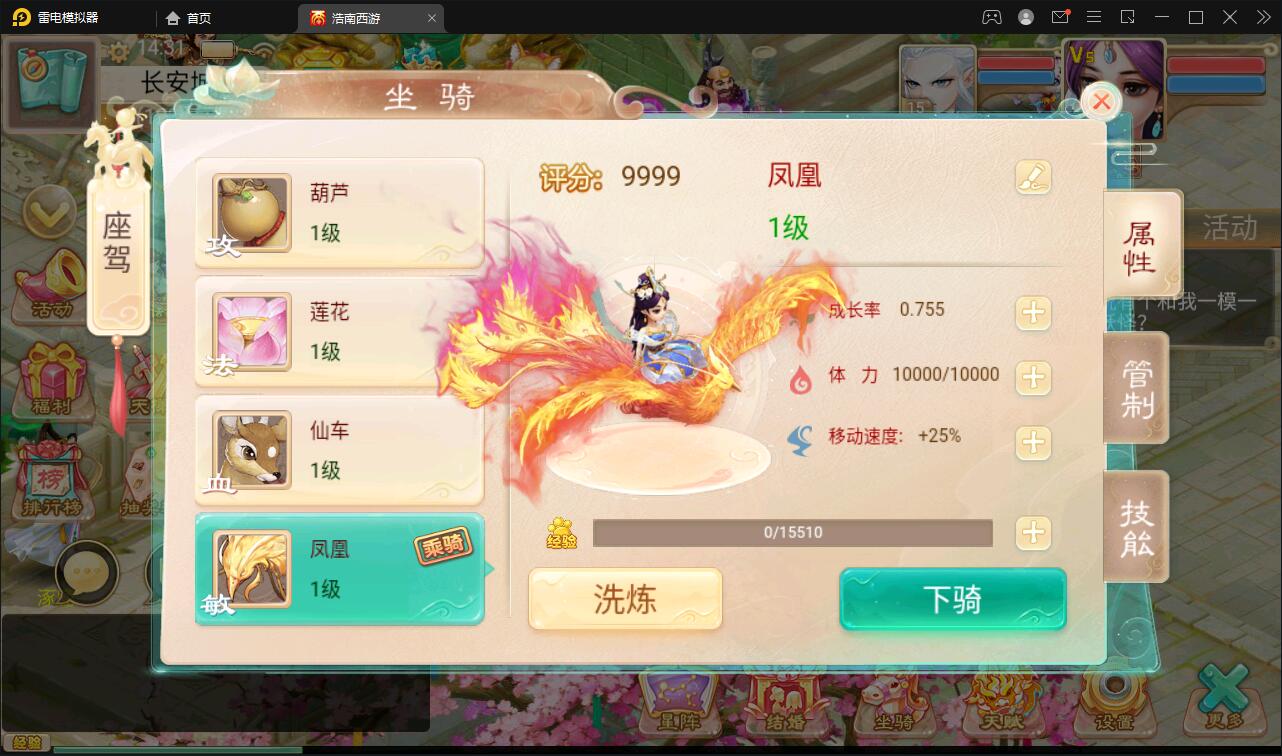Open the 星阵 feature at the bottom bar

(x=677, y=703)
